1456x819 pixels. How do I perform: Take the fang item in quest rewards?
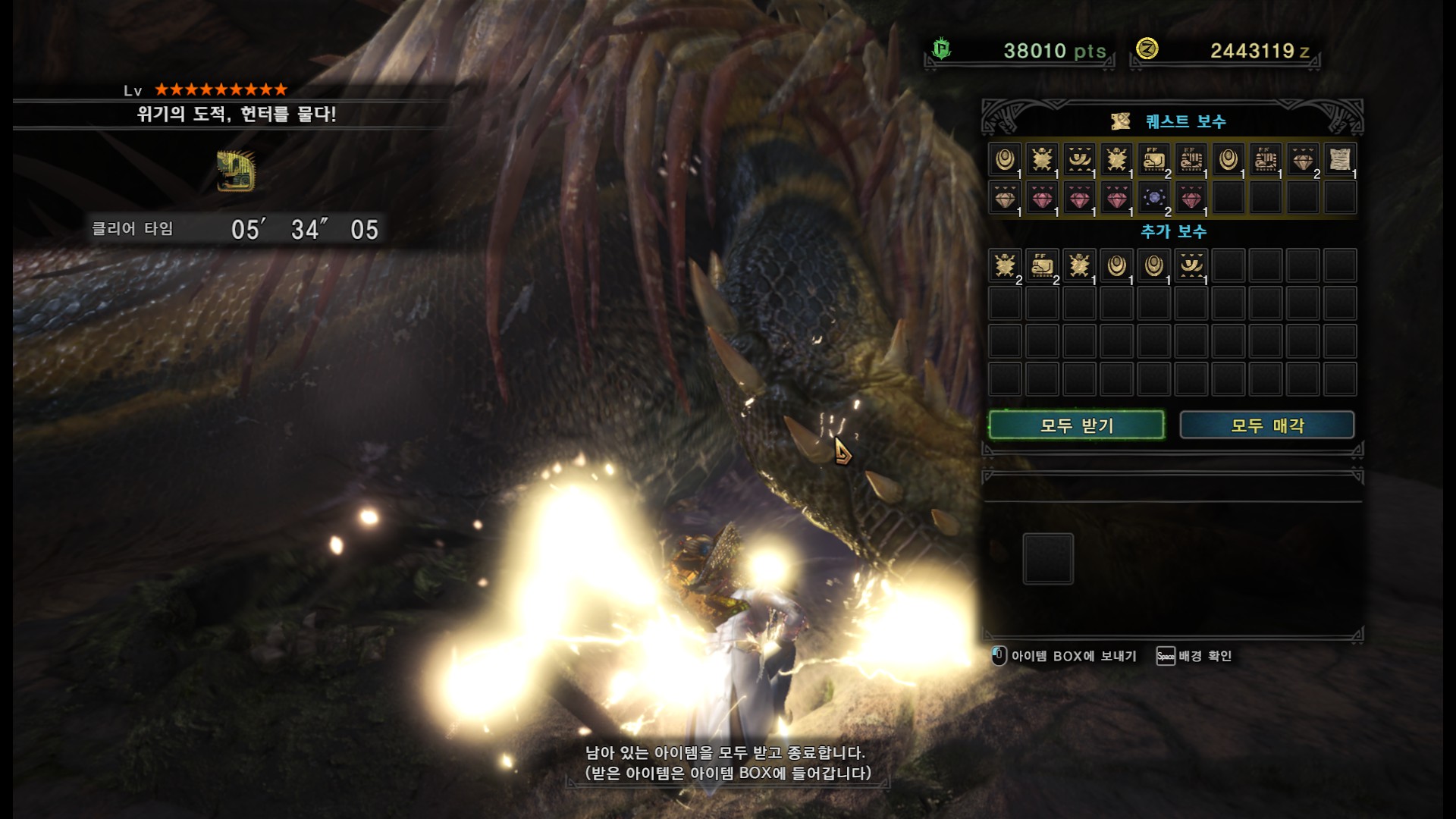click(x=1080, y=160)
